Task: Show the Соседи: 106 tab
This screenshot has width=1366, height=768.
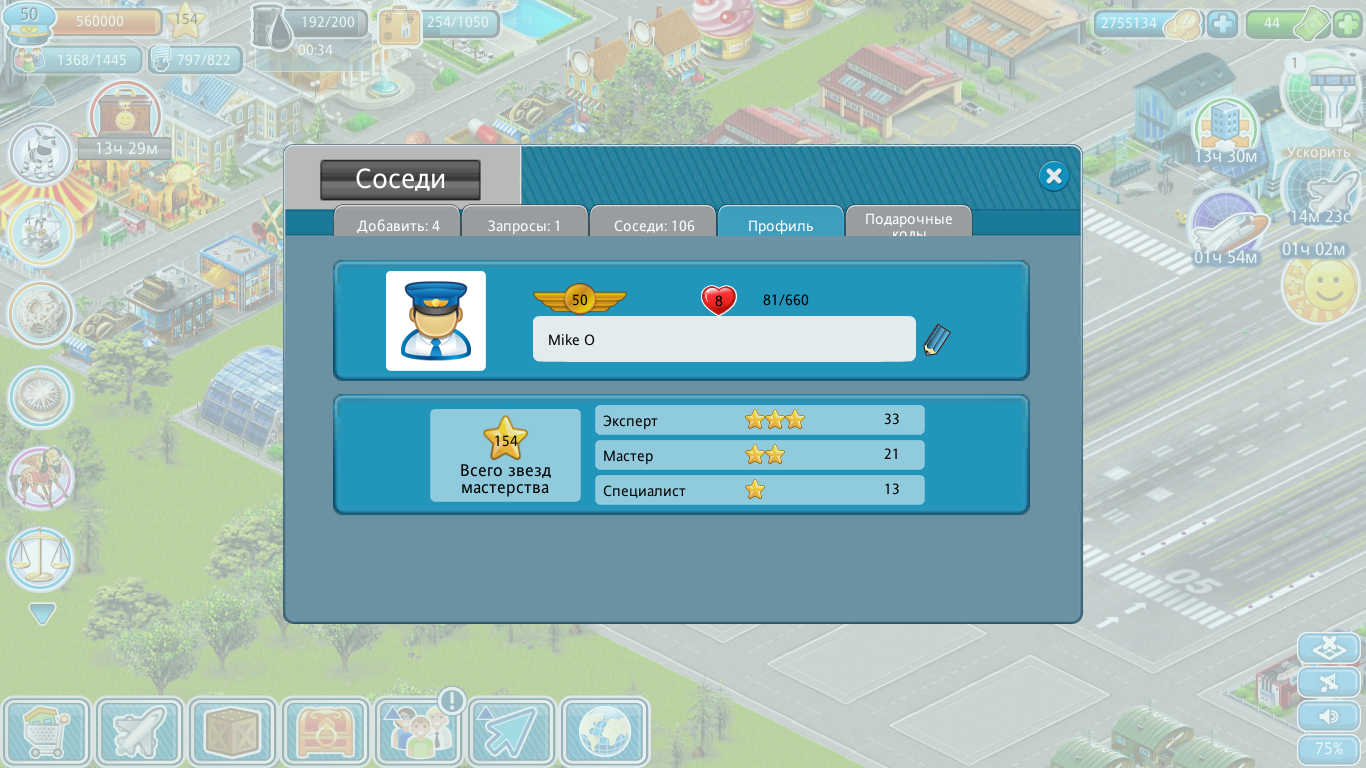Action: (x=654, y=224)
